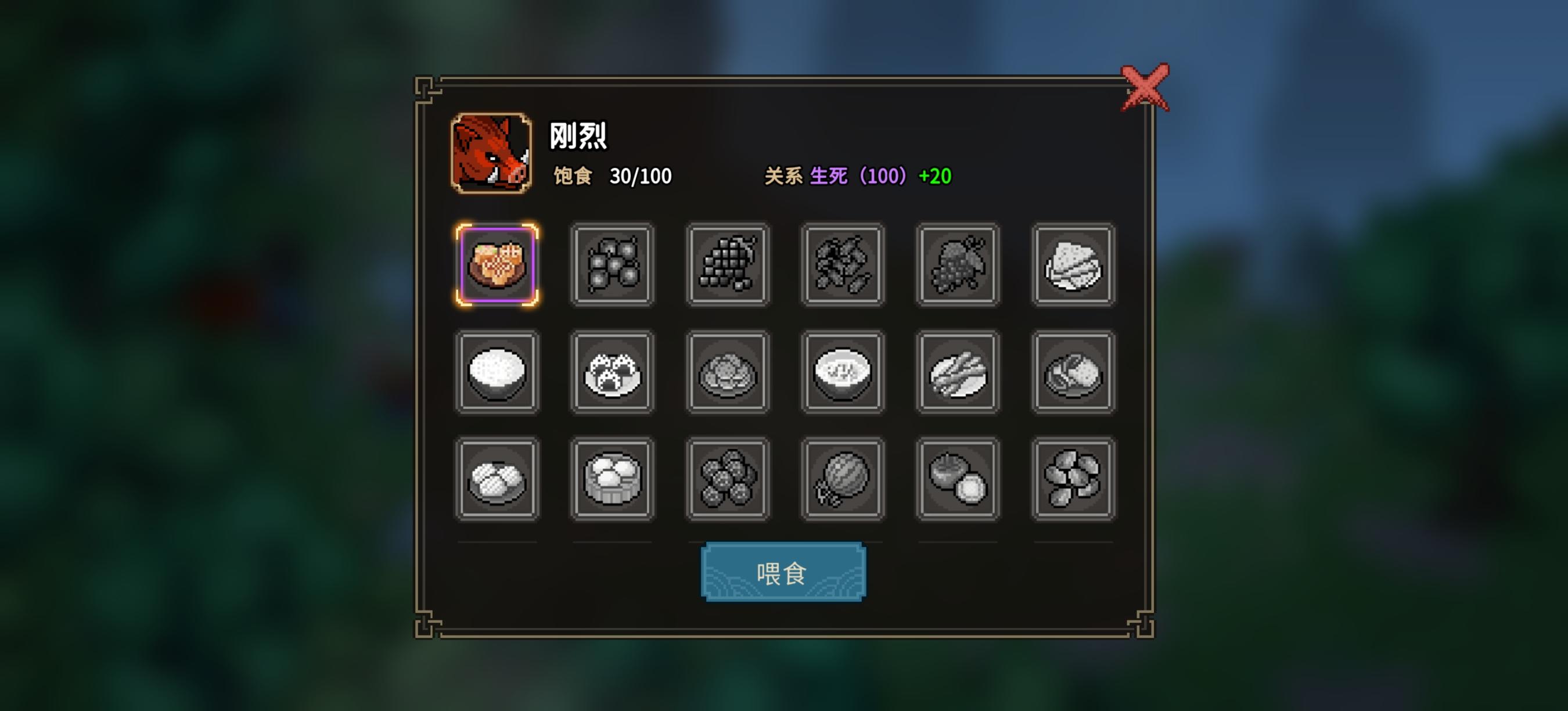Select the bowl of soup
This screenshot has width=1568, height=711.
pyautogui.click(x=843, y=371)
